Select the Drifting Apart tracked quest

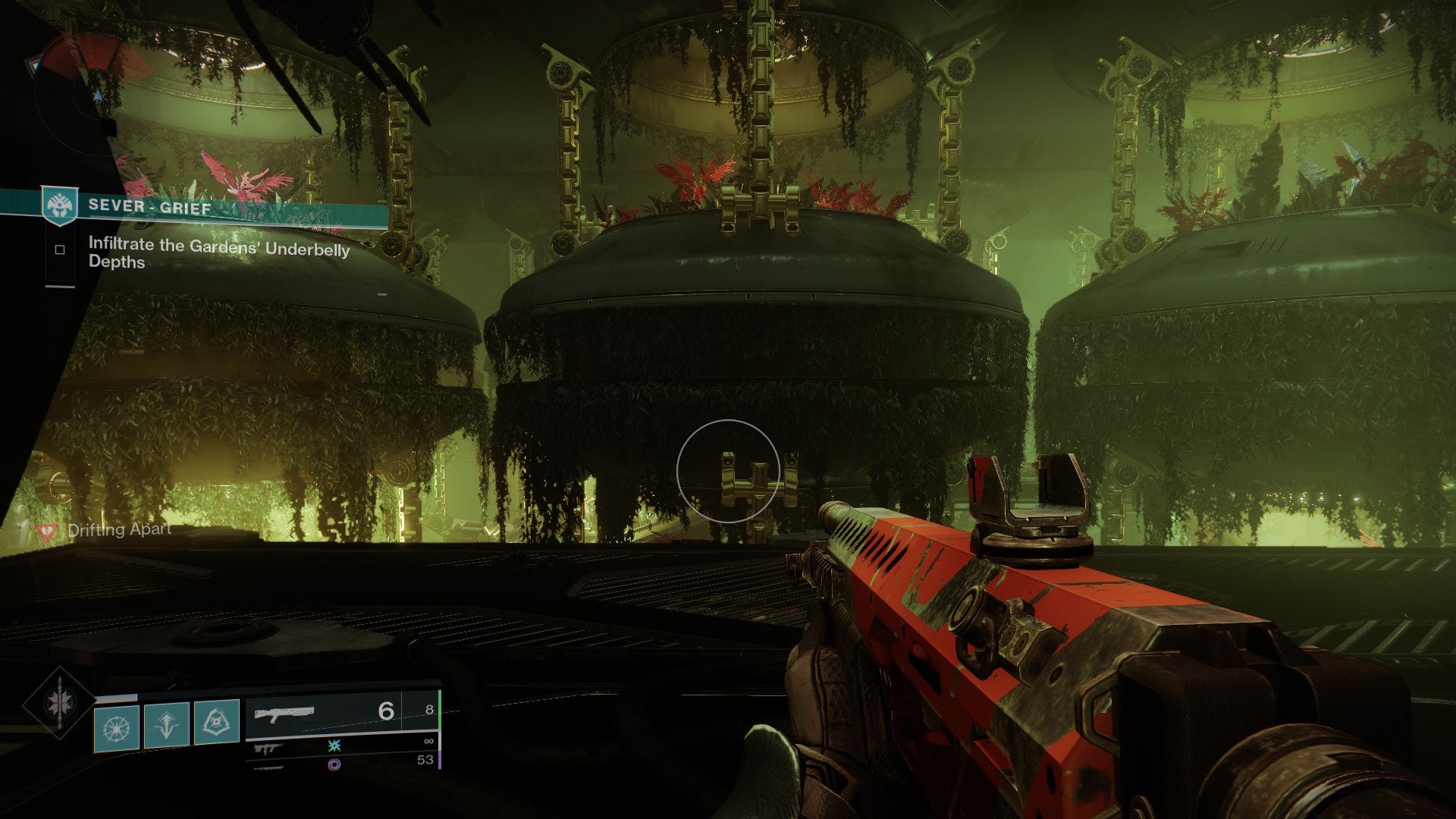(x=118, y=530)
